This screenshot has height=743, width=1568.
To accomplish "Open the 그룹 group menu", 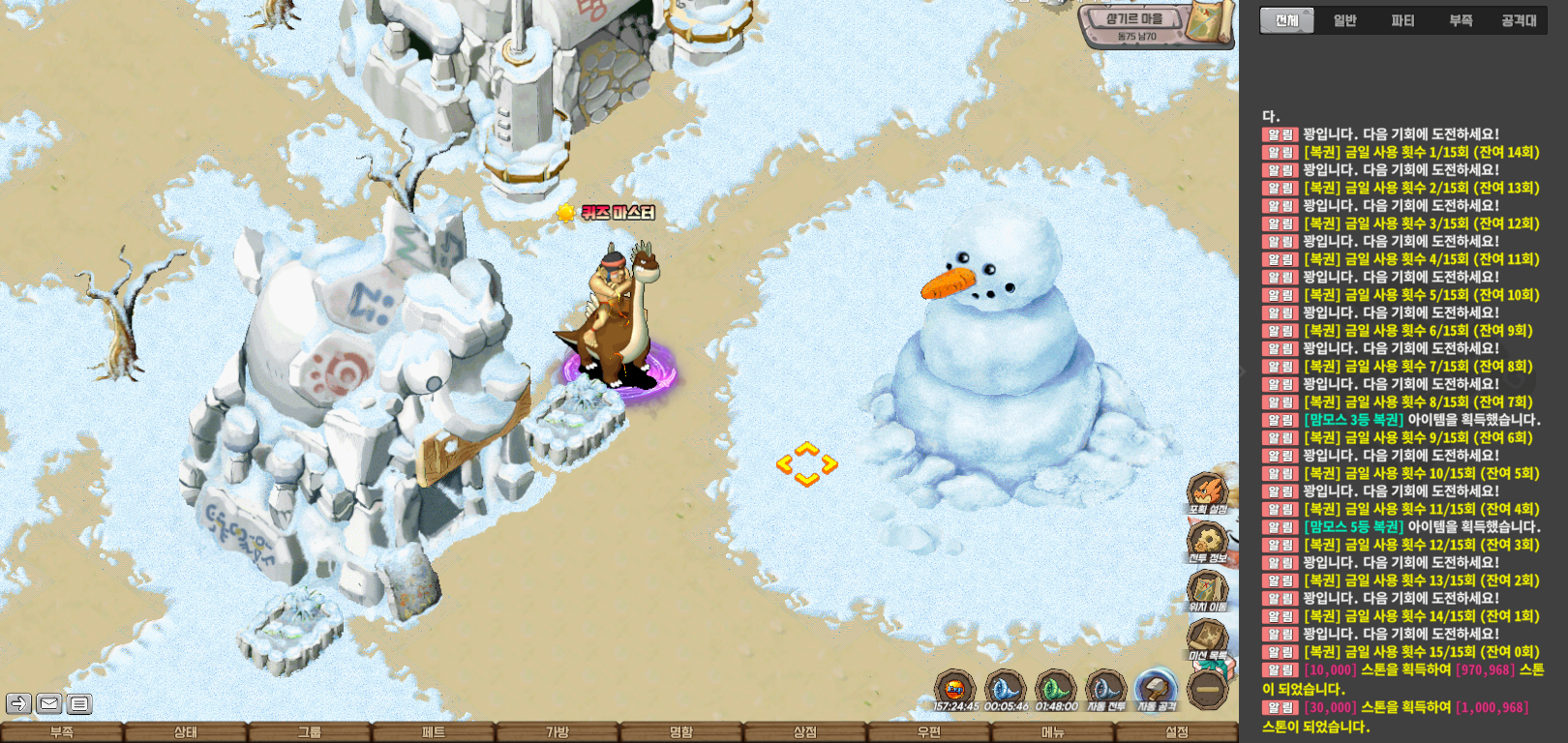I will [x=310, y=732].
